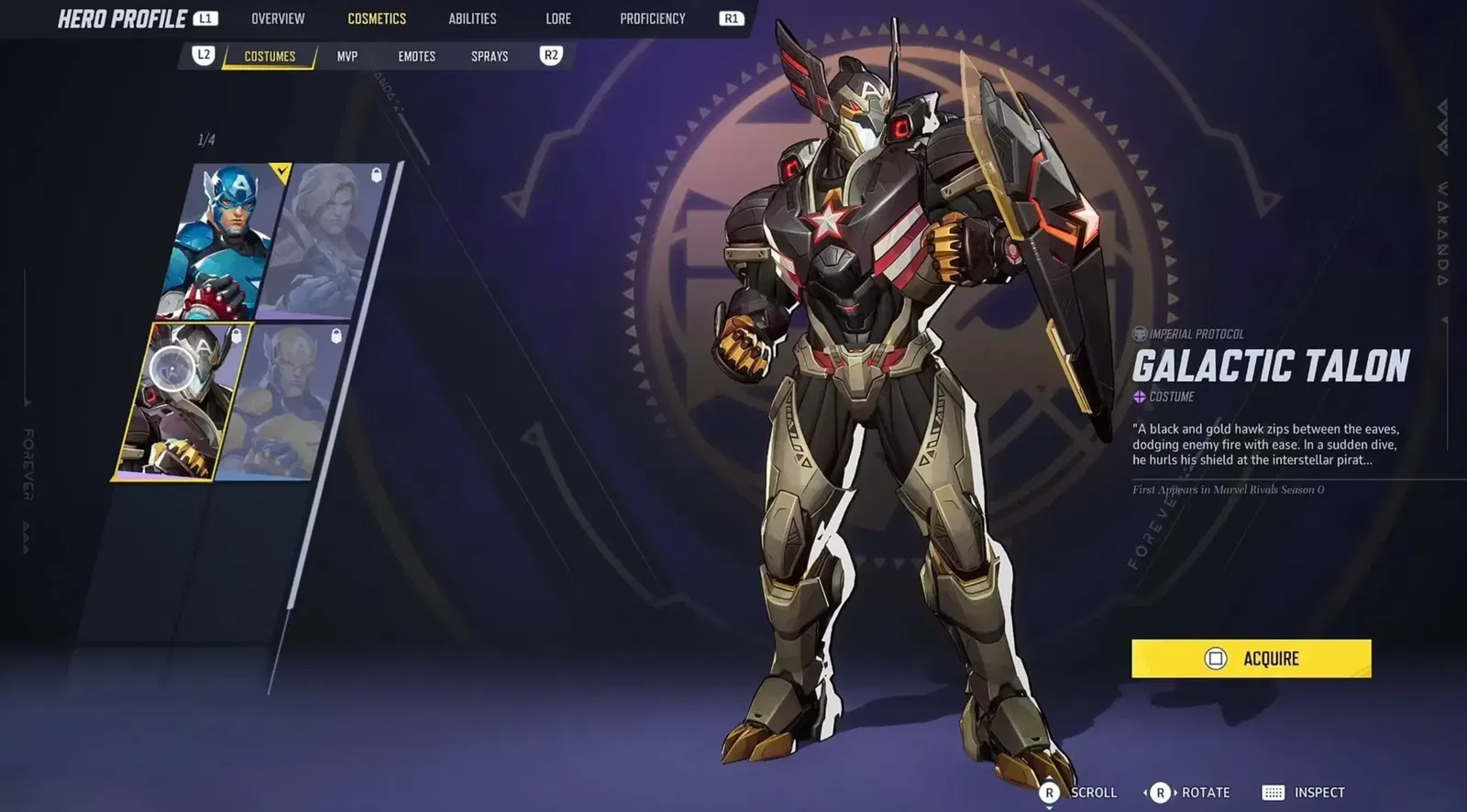
Task: View the Emotes sub-tab
Action: (x=416, y=56)
